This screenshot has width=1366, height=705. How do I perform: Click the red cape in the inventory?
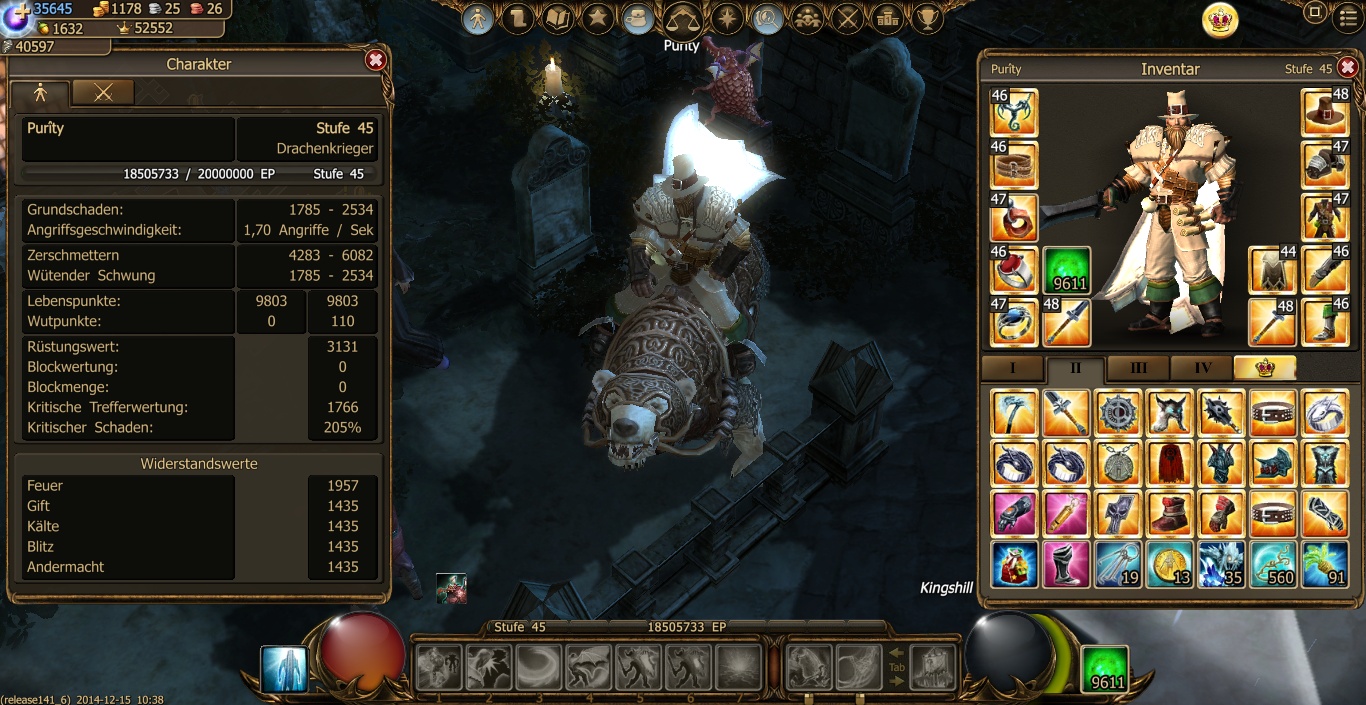pos(1168,464)
